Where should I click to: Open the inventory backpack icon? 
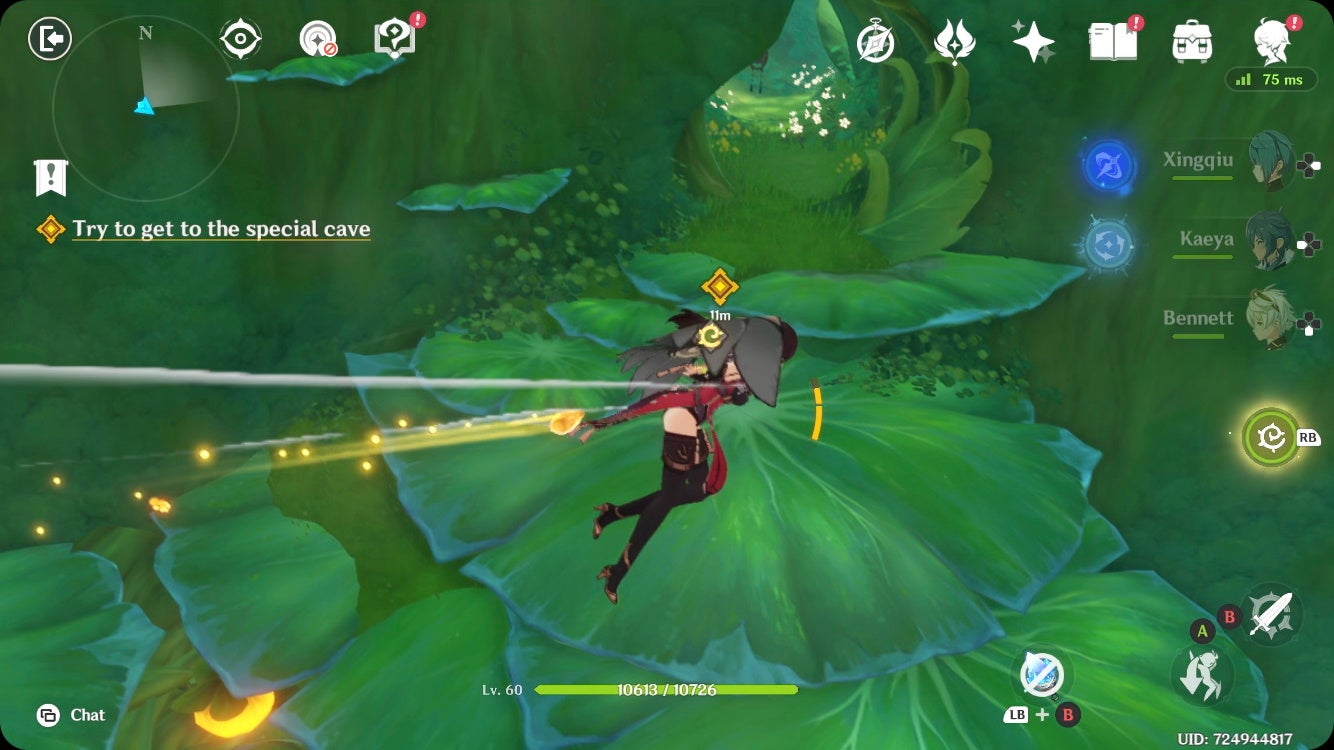coord(1191,40)
